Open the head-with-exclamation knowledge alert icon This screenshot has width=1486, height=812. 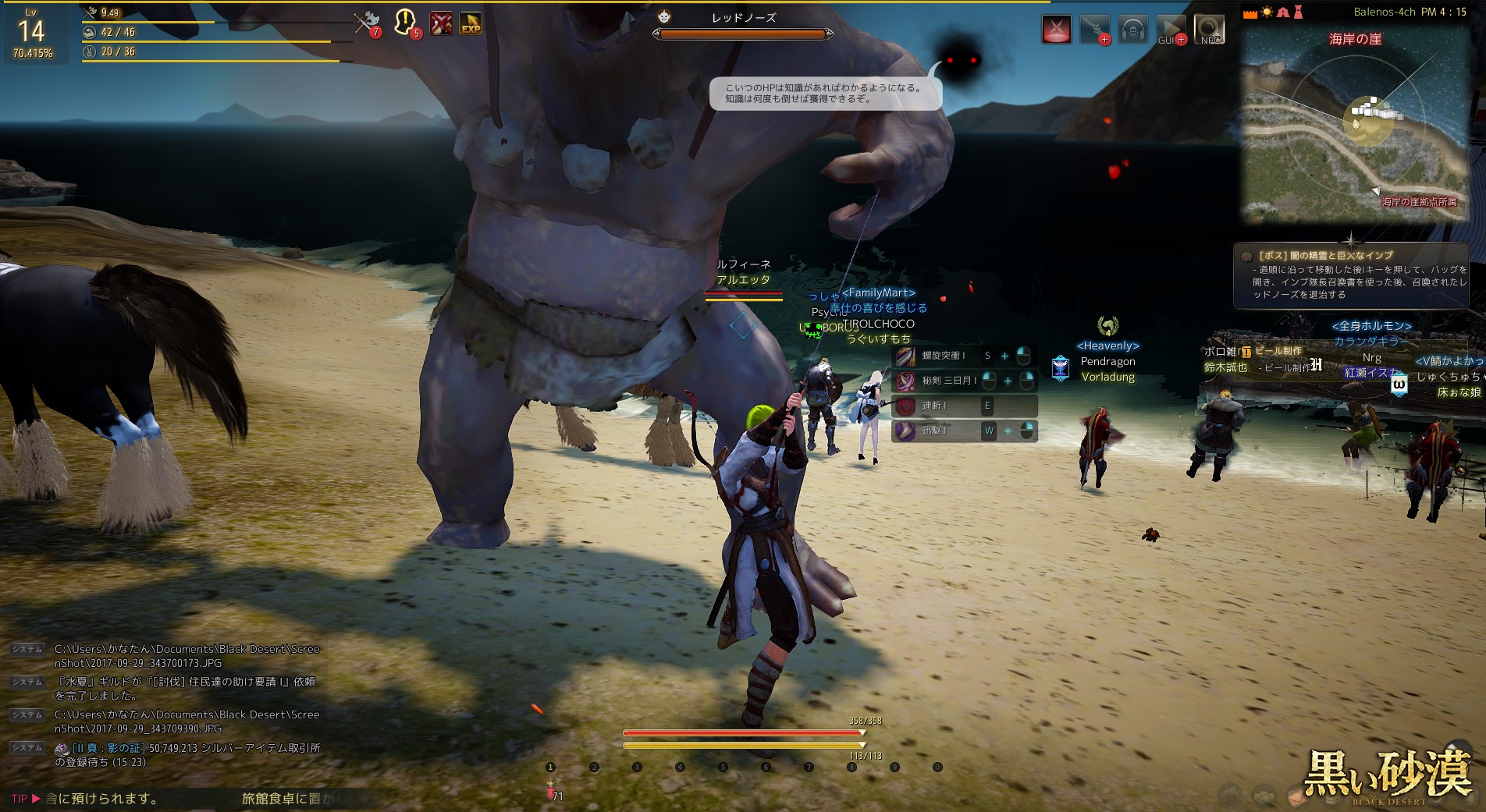pyautogui.click(x=405, y=23)
